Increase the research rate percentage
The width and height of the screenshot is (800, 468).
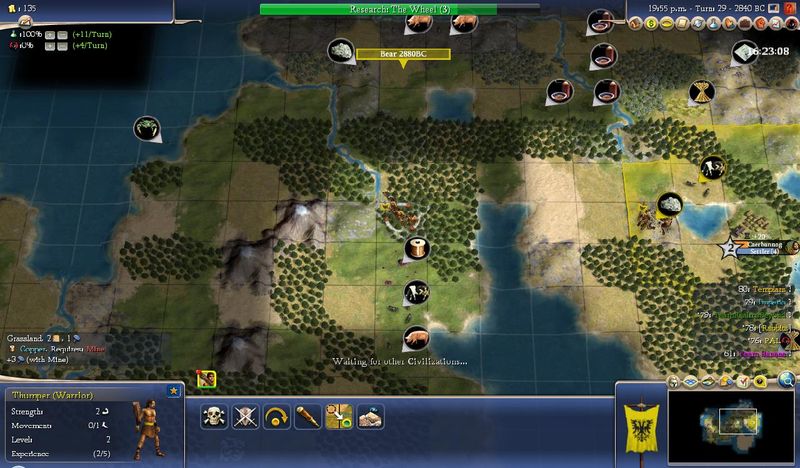coord(48,34)
